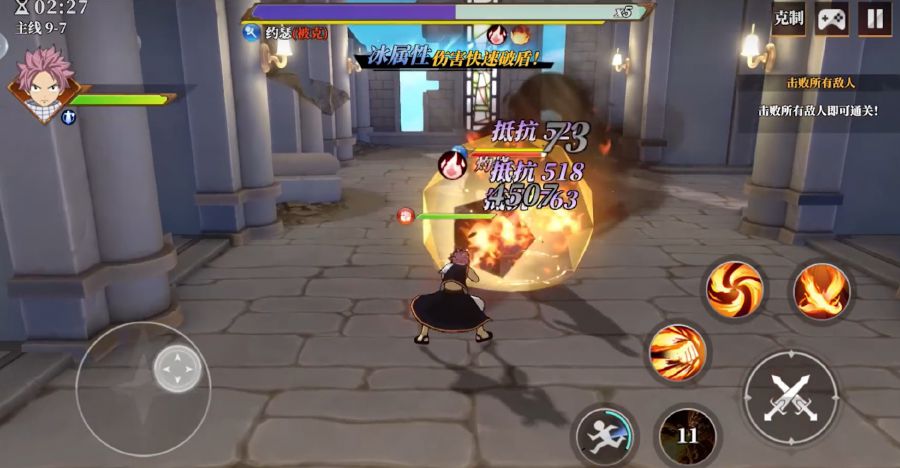
Task: Open the 克制 element counter info
Action: coord(789,18)
